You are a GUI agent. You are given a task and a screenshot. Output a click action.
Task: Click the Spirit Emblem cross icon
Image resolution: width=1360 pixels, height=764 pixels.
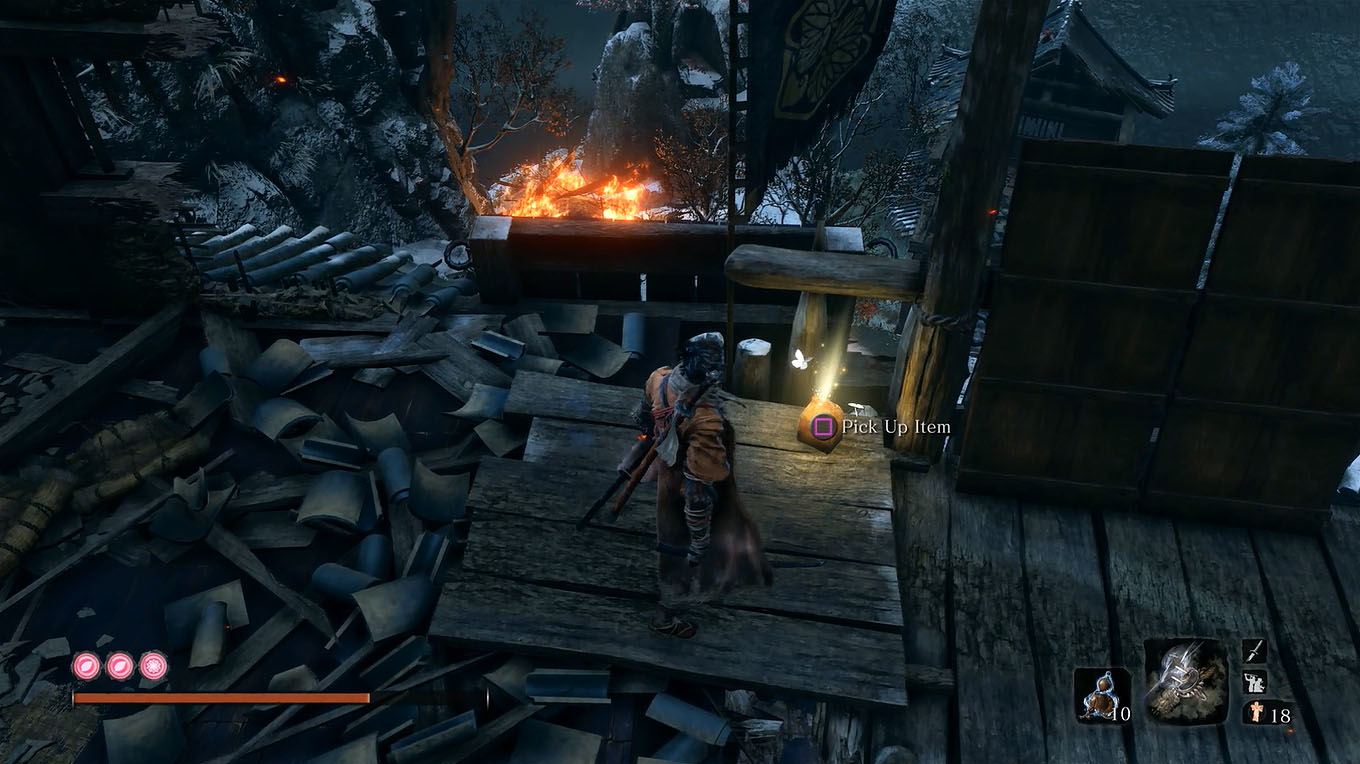tap(1257, 712)
